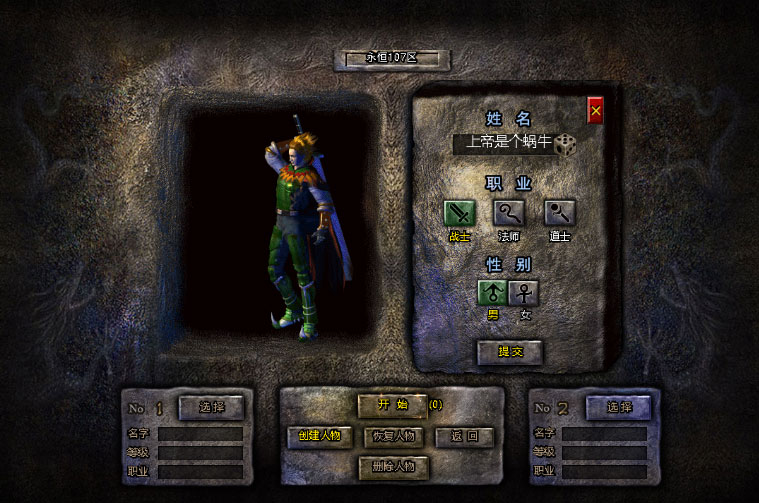This screenshot has height=503, width=759.
Task: Roll the dice for a random name
Action: click(567, 144)
